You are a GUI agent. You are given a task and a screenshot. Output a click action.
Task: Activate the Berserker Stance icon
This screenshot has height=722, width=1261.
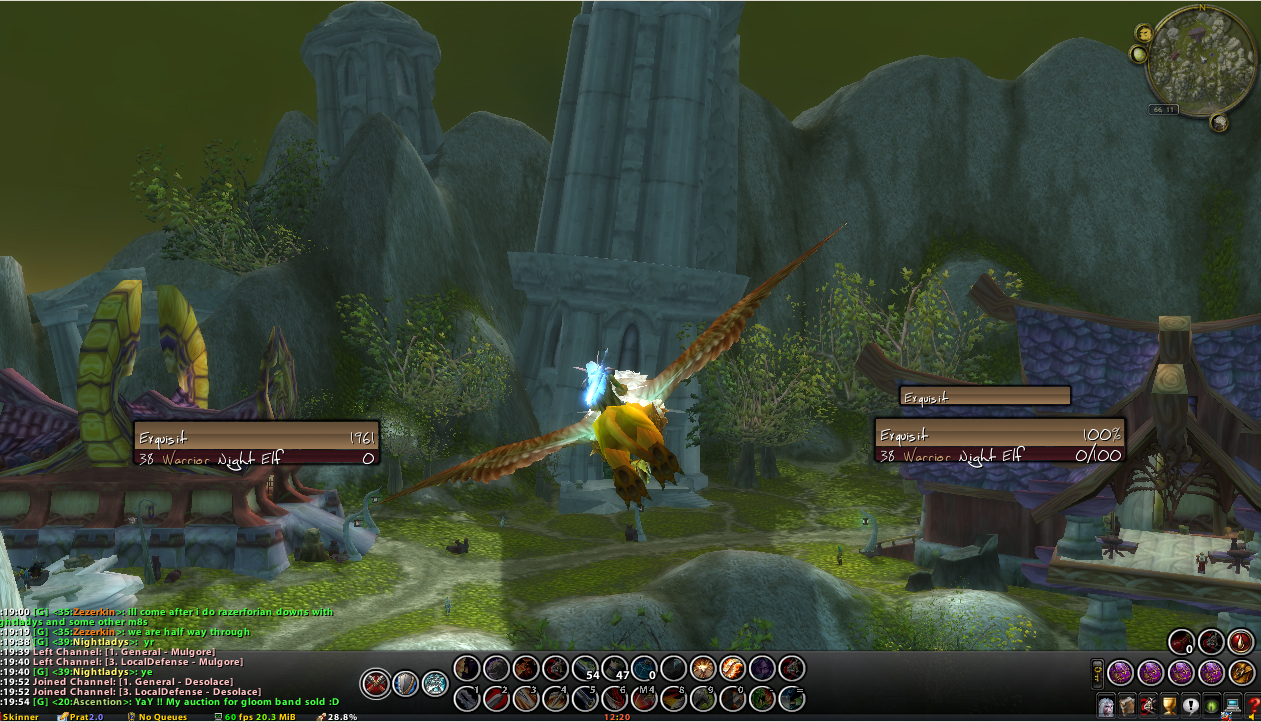pos(434,683)
